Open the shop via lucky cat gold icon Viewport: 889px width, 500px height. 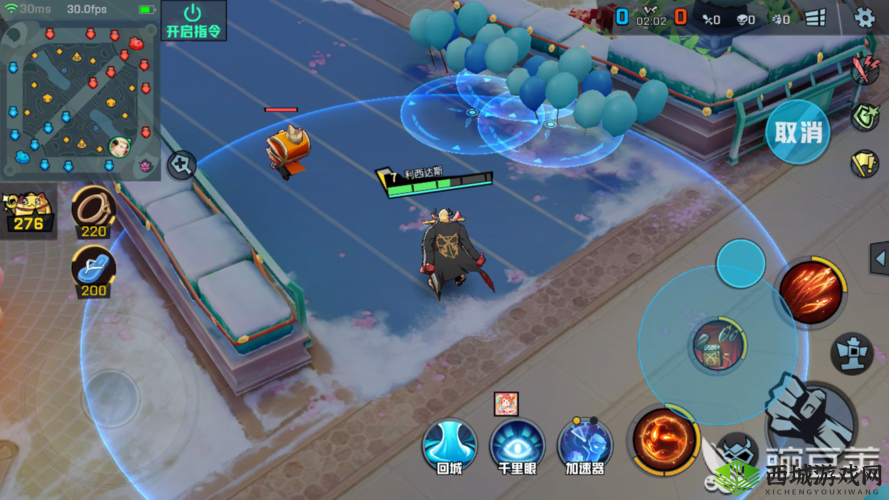point(28,212)
